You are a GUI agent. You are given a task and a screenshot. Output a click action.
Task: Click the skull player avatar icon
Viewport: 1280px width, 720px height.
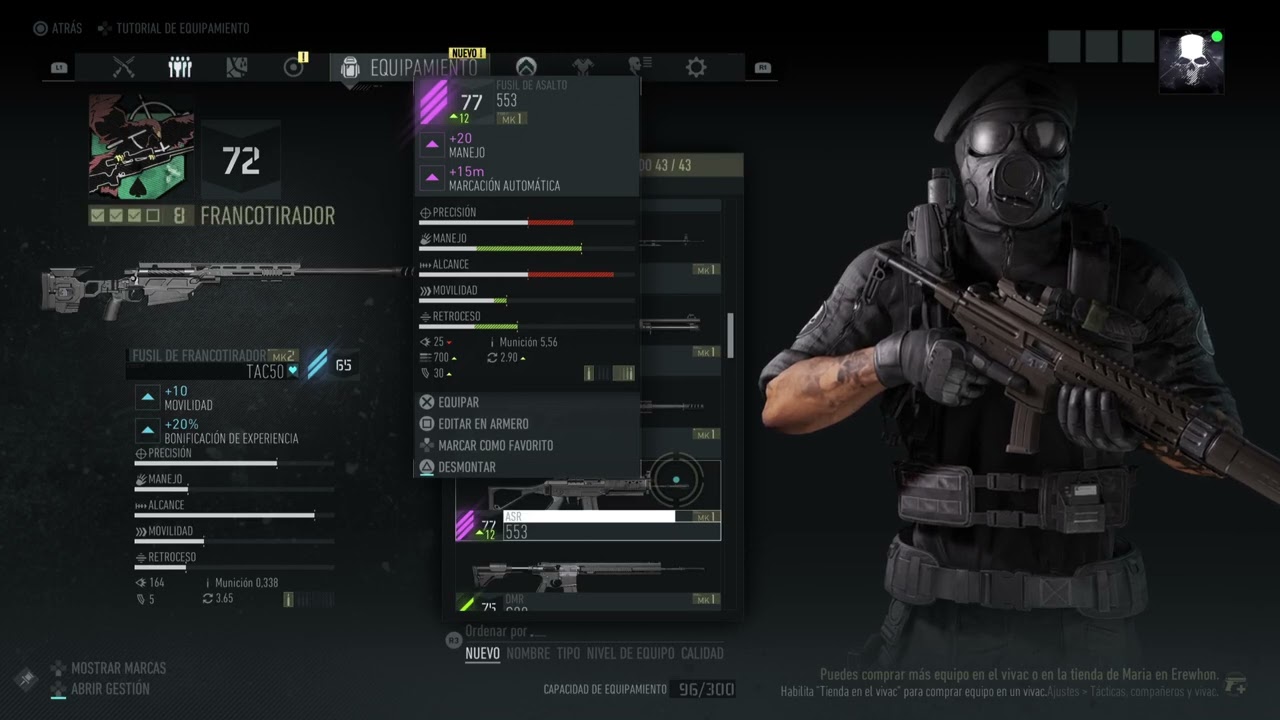click(x=1191, y=61)
